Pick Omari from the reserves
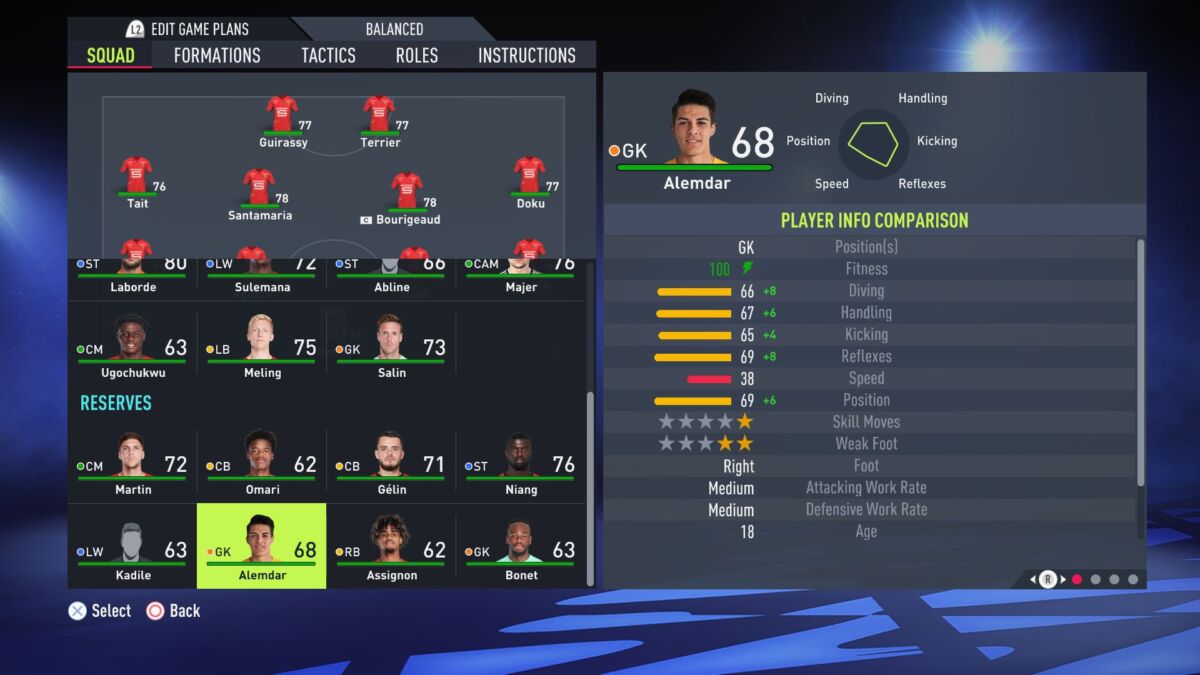1200x675 pixels. (262, 462)
